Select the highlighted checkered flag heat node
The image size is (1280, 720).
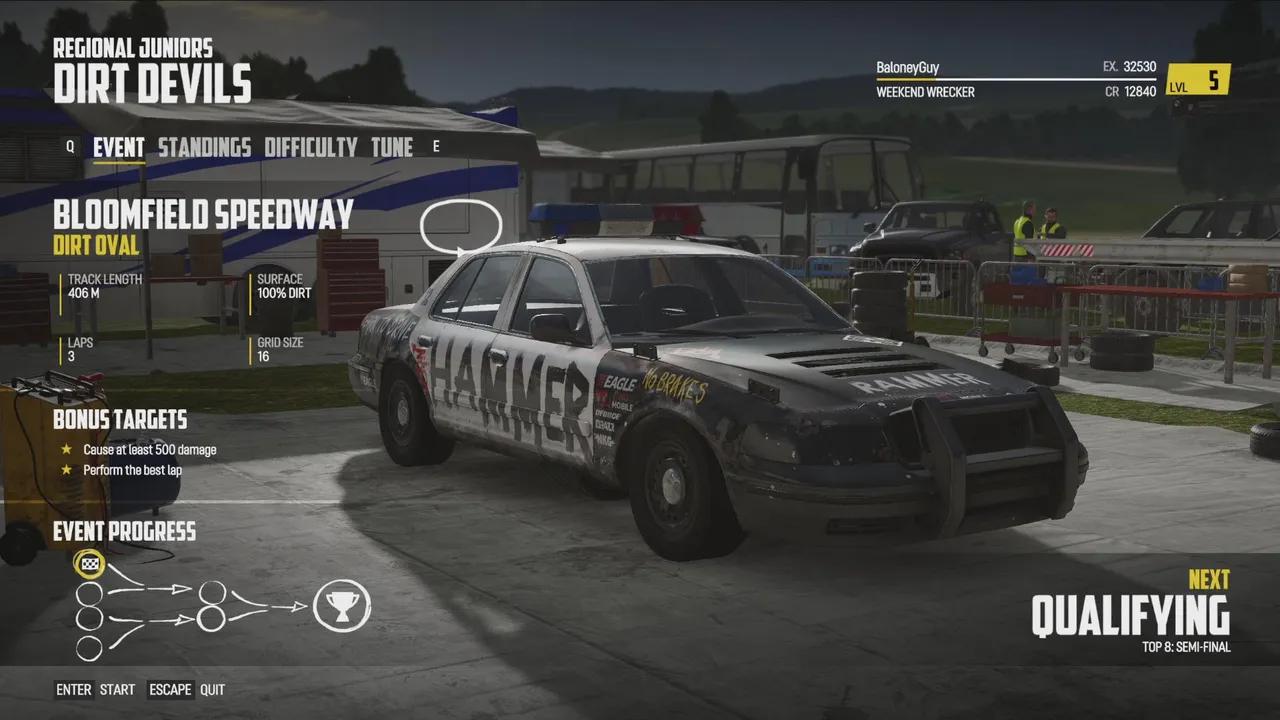click(x=90, y=564)
